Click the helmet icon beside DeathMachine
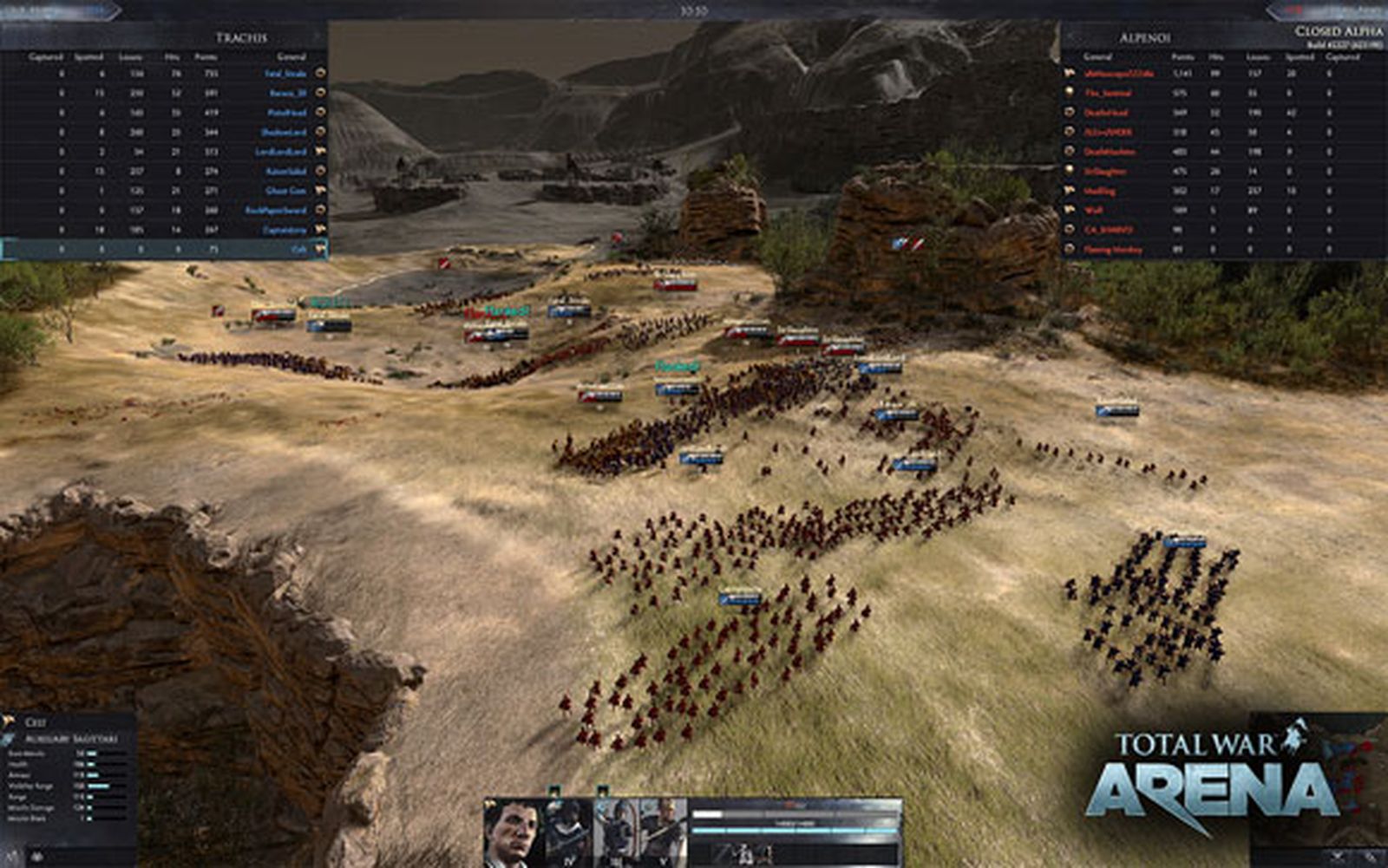 click(x=1070, y=152)
